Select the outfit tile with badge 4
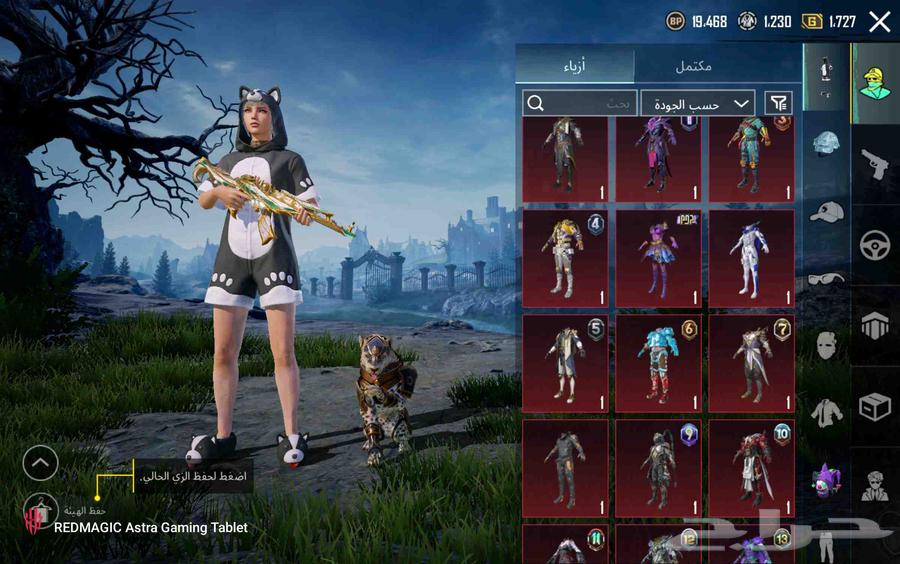This screenshot has height=564, width=900. pos(565,257)
